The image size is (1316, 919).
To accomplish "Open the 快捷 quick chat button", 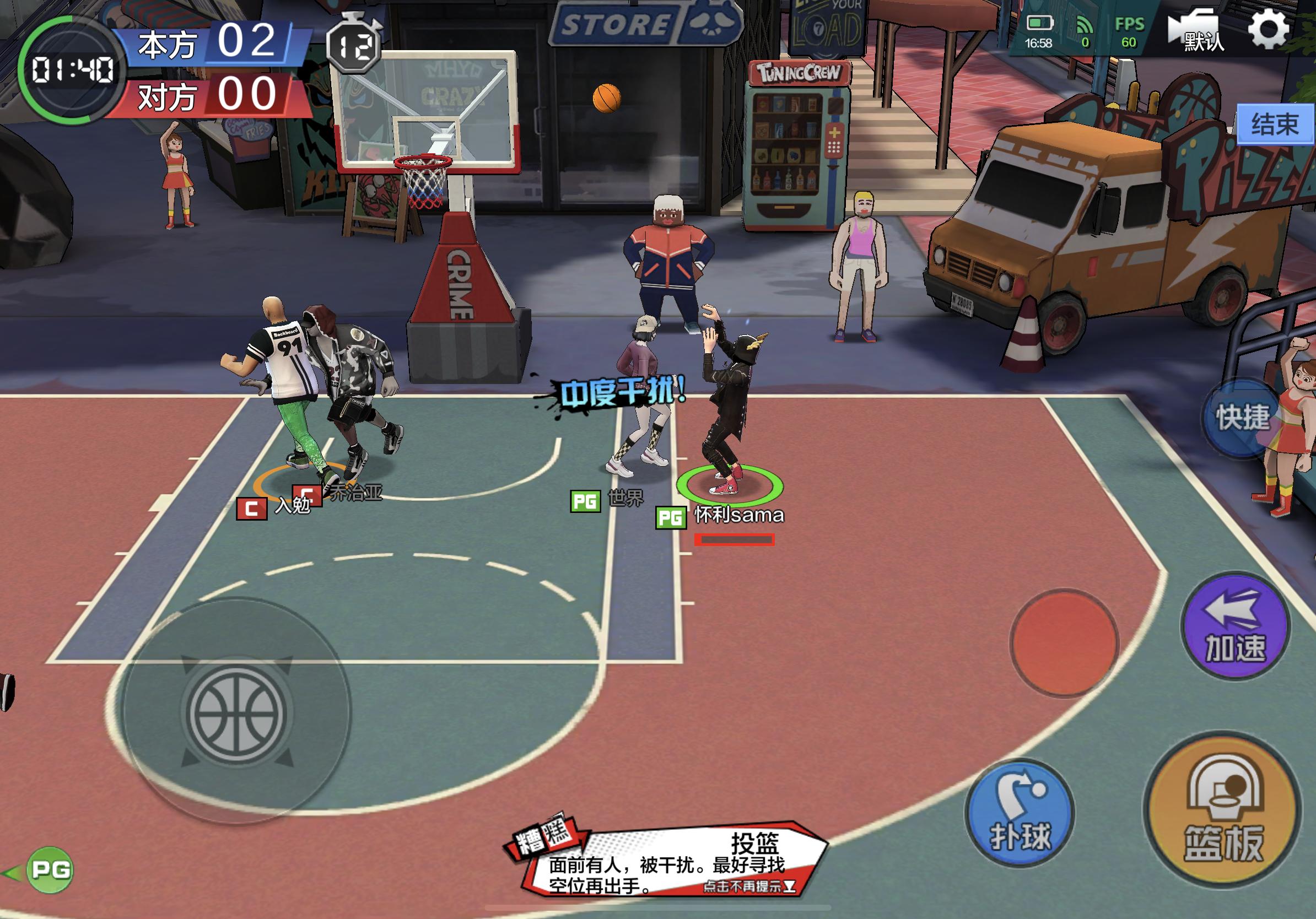I will tap(1242, 417).
